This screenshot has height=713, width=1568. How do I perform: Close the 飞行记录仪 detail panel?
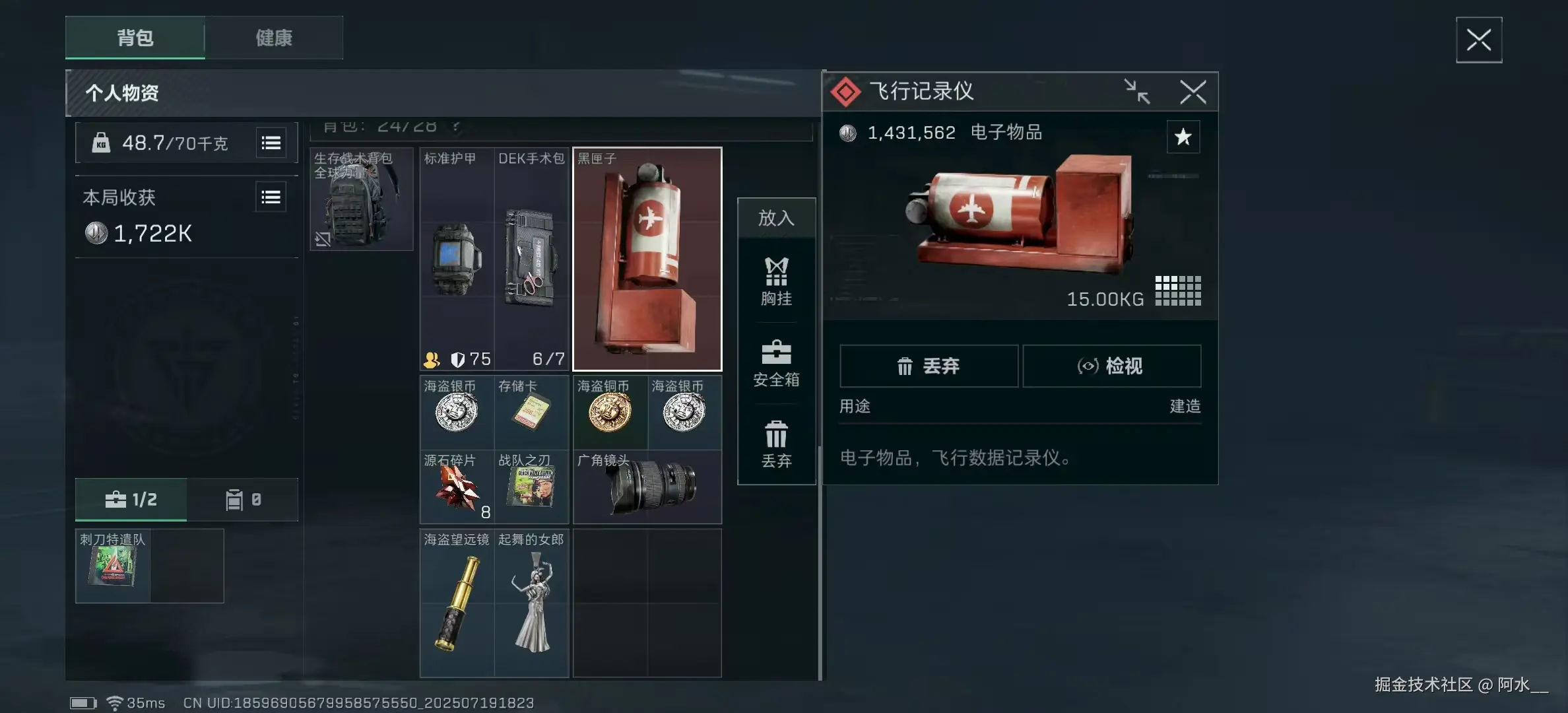click(1193, 92)
